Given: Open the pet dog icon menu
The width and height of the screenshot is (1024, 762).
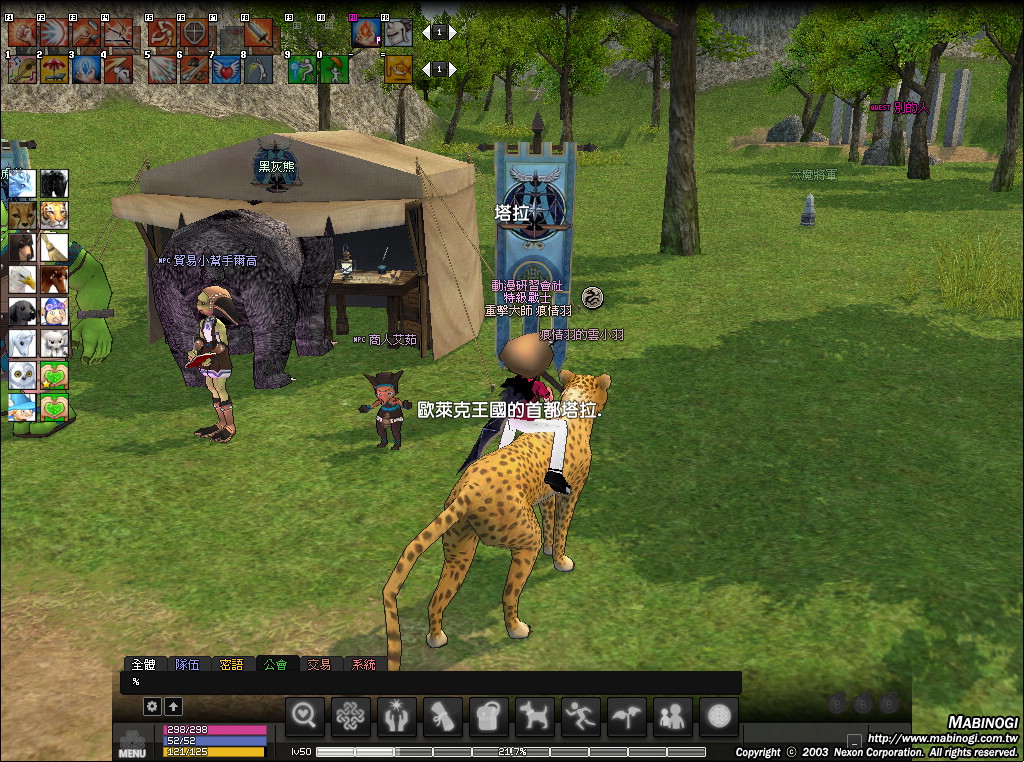Looking at the screenshot, I should (535, 715).
